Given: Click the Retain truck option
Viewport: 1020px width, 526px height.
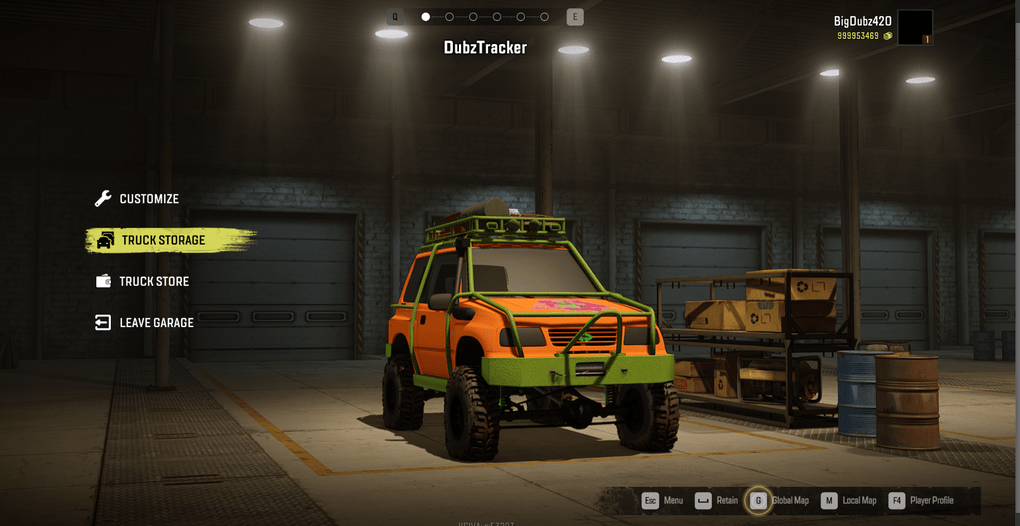Looking at the screenshot, I should tap(716, 500).
